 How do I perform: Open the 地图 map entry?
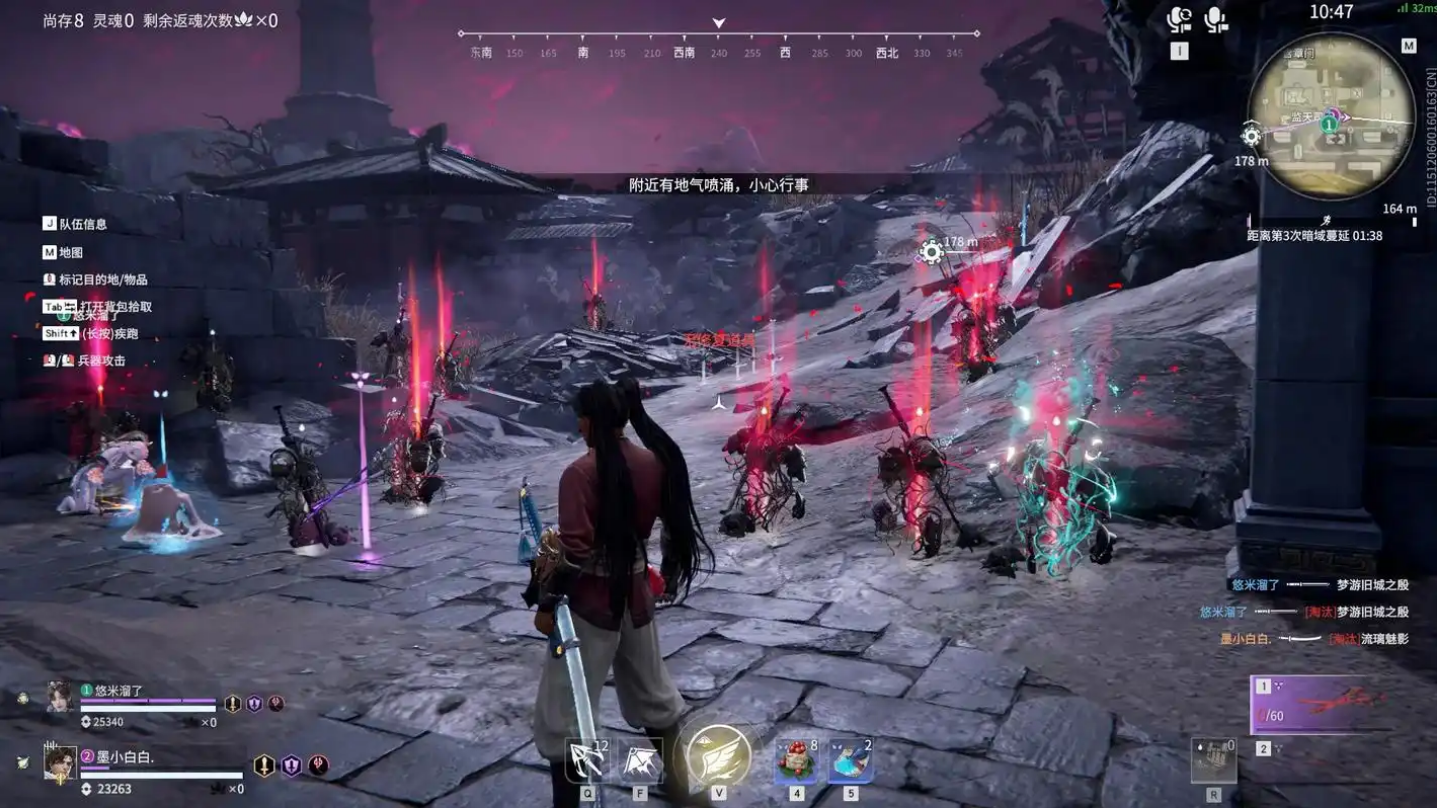(x=69, y=253)
